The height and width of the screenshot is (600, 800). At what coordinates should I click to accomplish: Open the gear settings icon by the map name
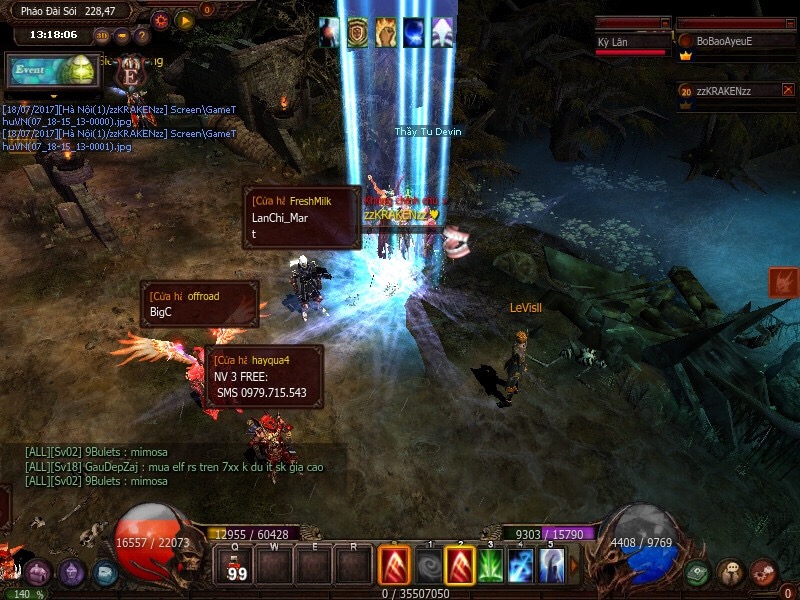pyautogui.click(x=160, y=19)
